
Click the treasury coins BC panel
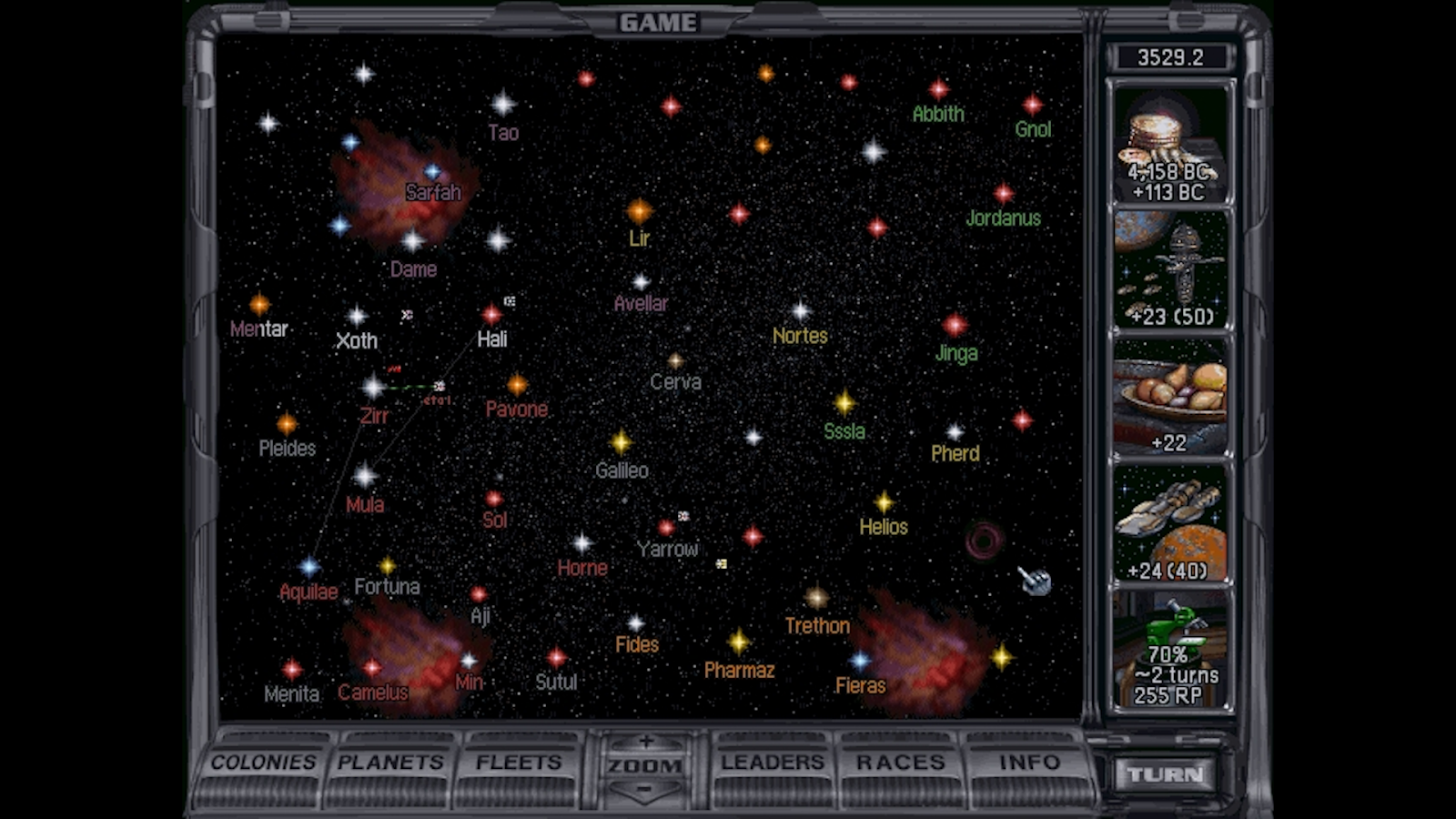1170,144
